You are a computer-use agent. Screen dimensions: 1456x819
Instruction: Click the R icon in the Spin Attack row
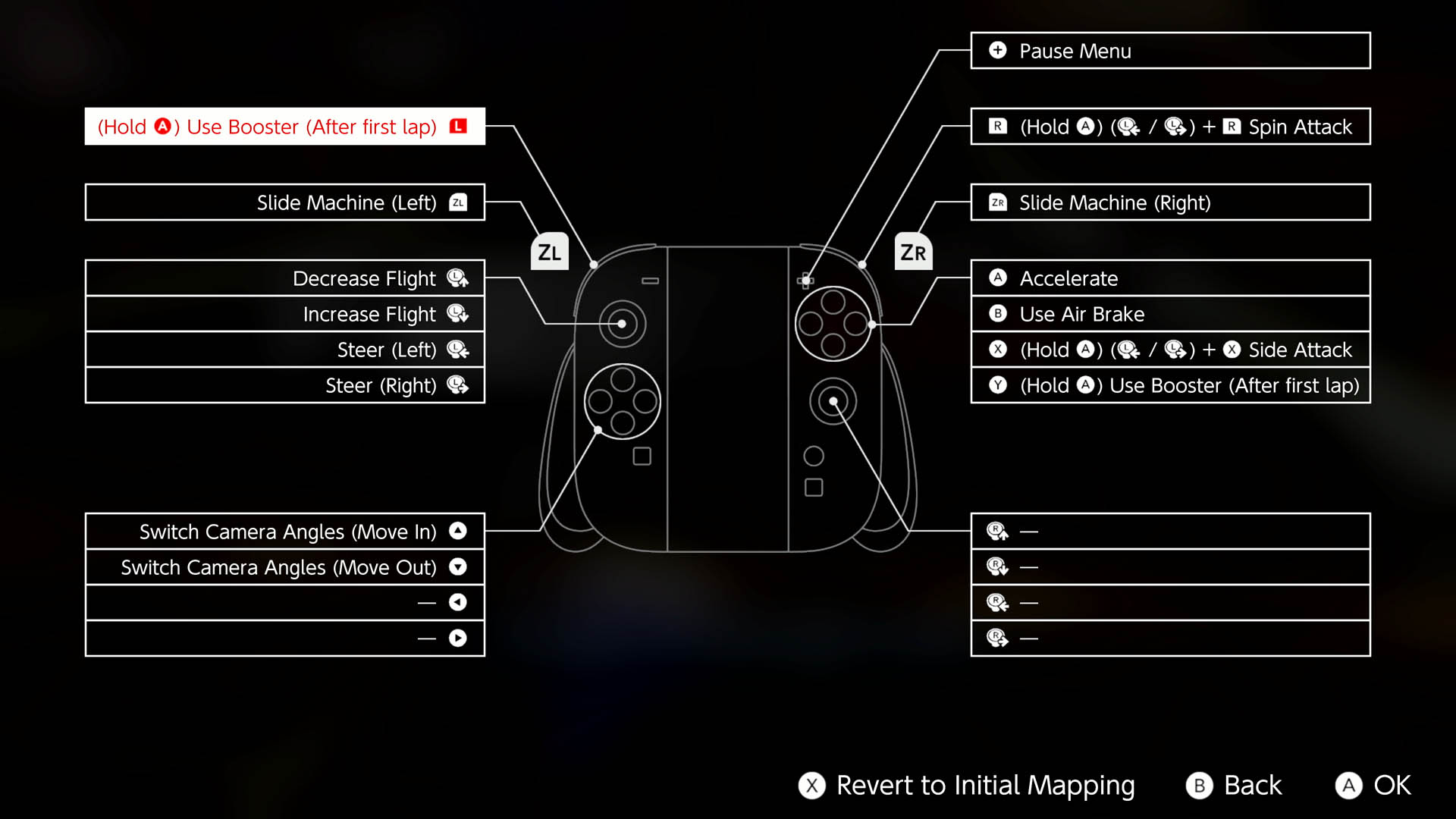coord(997,127)
